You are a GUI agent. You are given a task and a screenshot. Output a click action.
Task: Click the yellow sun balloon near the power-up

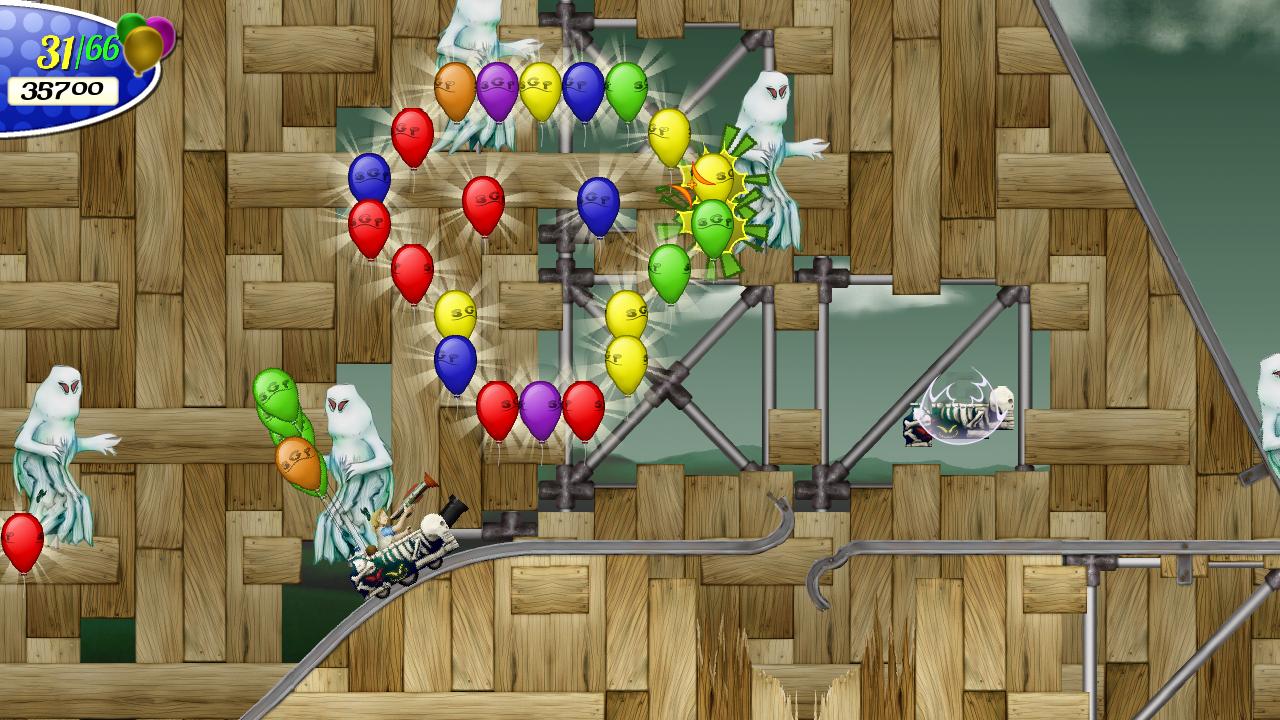click(714, 180)
